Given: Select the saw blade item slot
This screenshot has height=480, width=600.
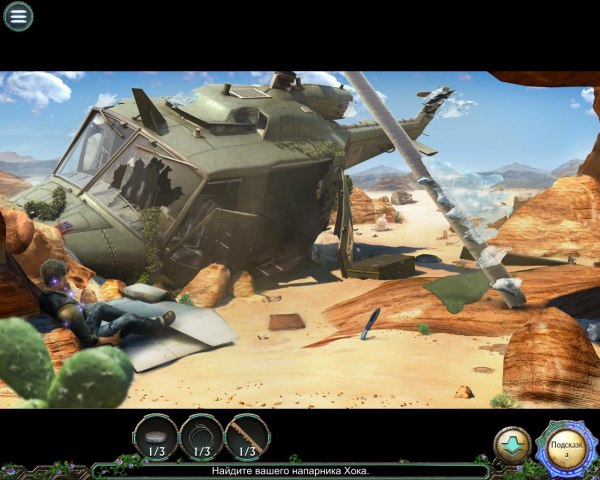Looking at the screenshot, I should coord(247,437).
